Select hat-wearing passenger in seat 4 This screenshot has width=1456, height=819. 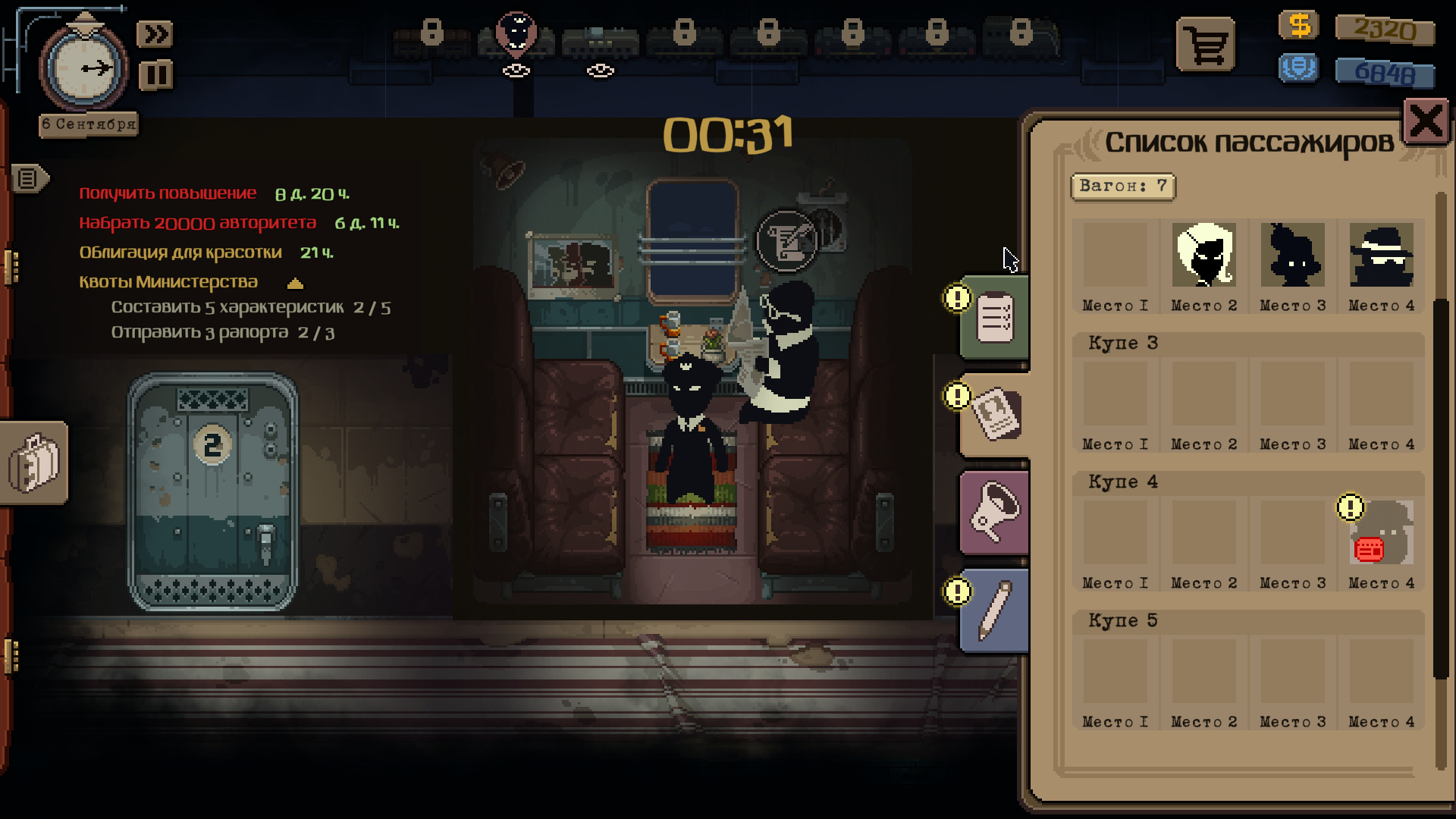1381,255
